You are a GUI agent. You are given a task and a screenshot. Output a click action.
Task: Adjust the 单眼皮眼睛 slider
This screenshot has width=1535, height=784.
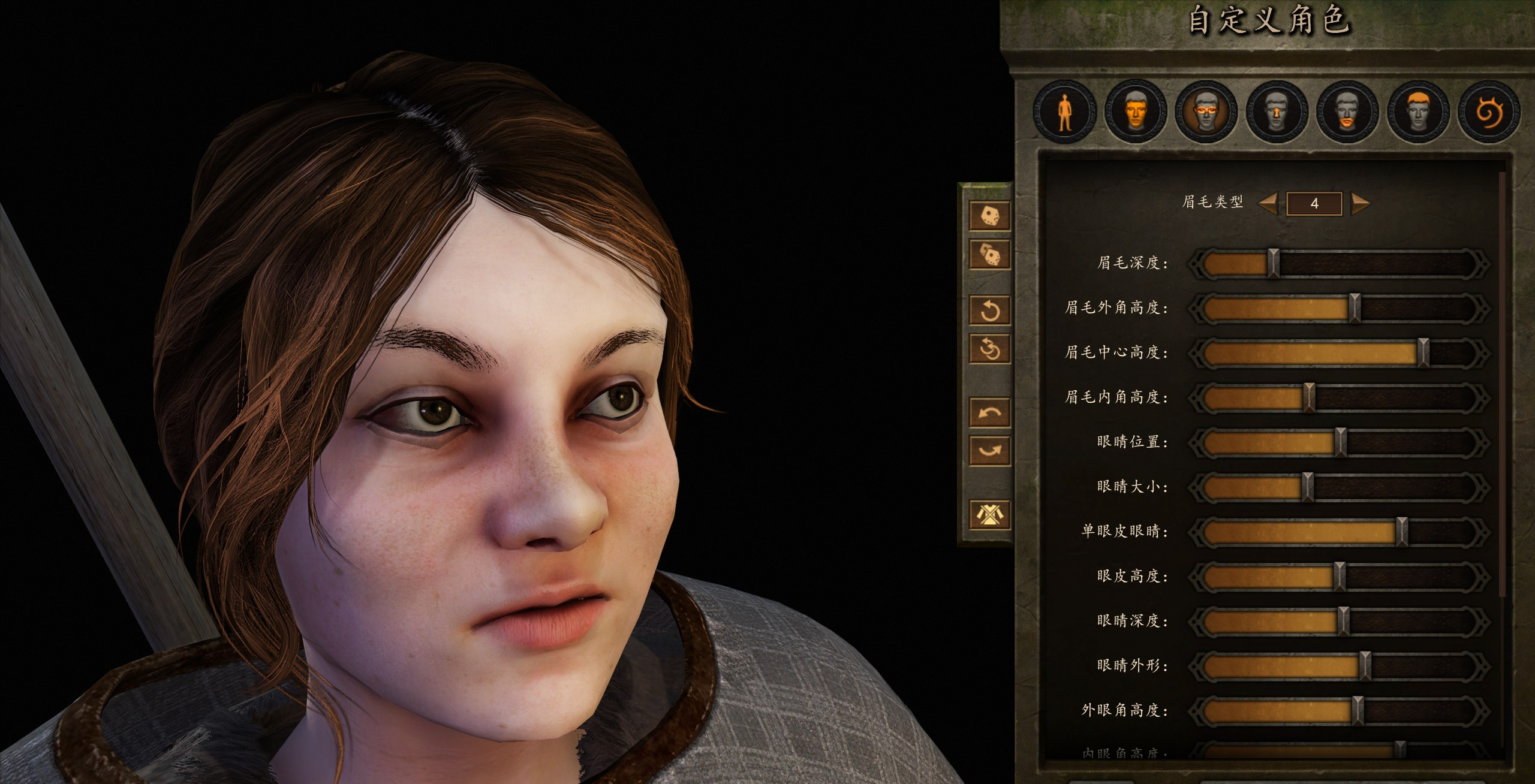1401,532
